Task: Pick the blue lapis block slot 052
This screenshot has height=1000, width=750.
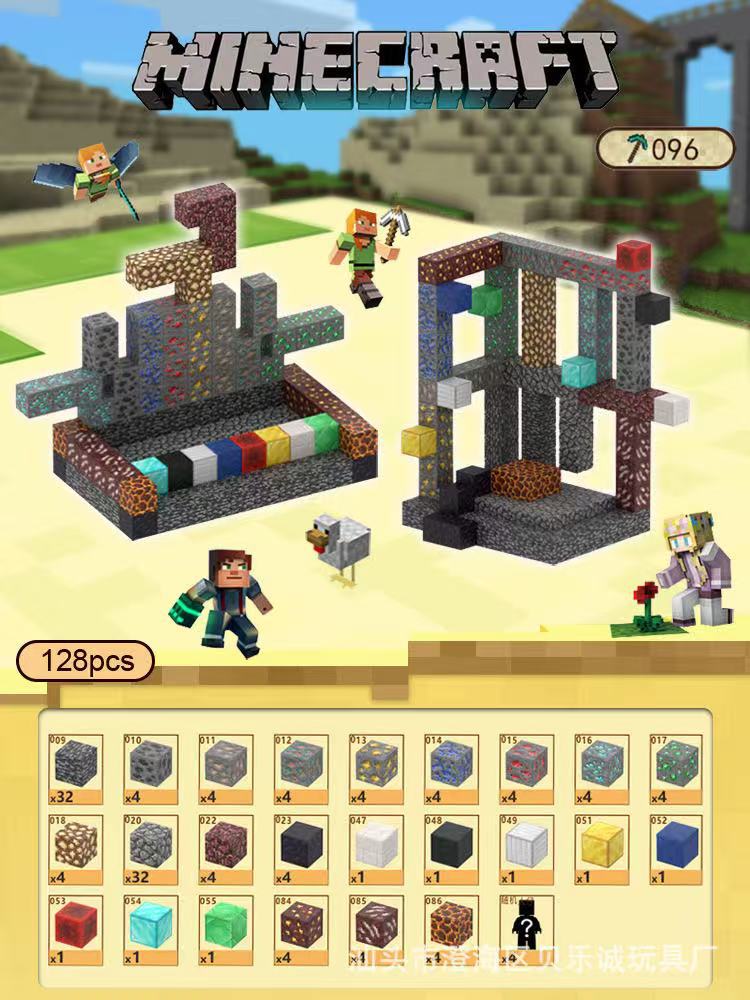Action: click(x=676, y=849)
